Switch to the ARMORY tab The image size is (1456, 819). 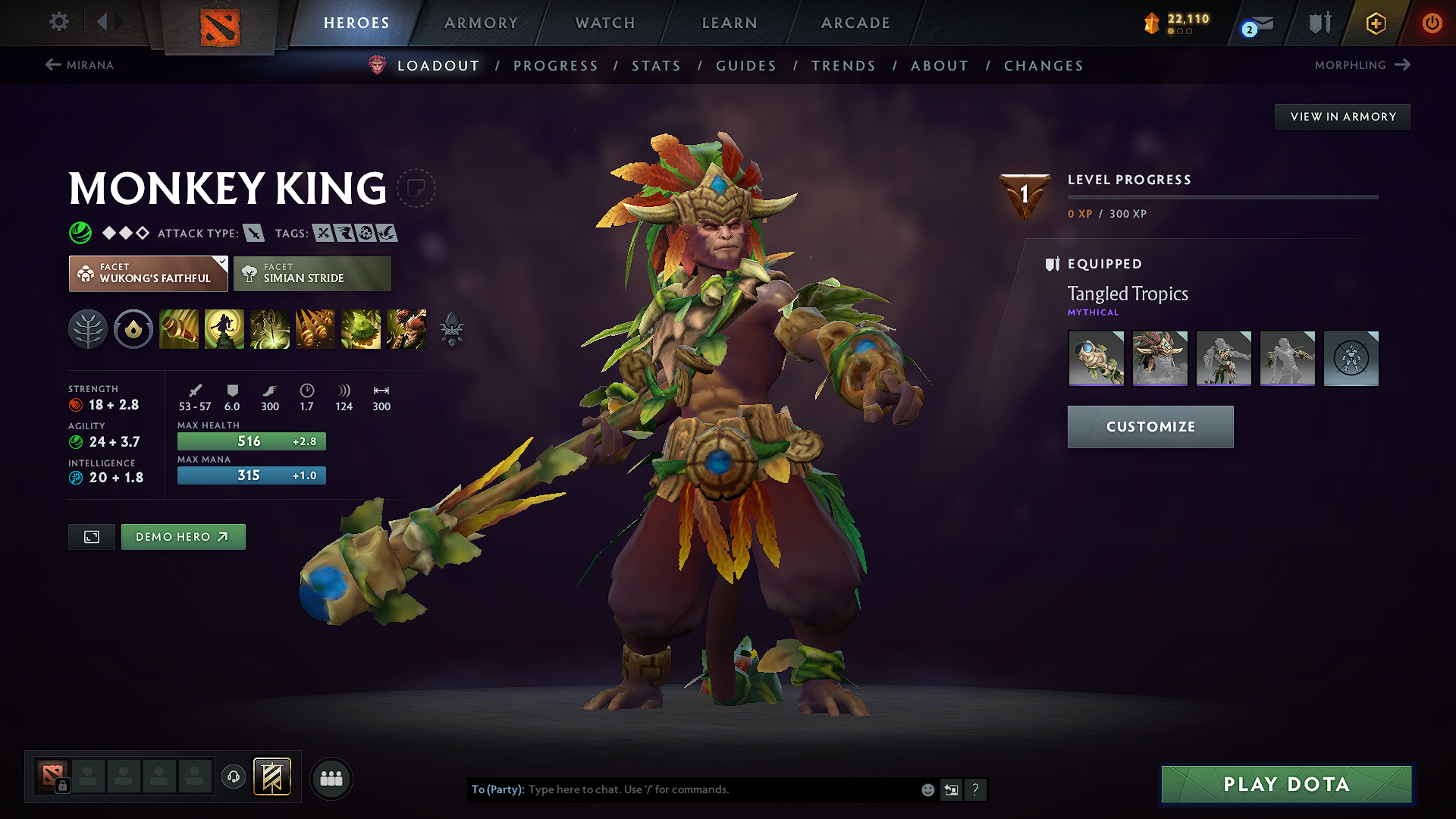coord(480,23)
